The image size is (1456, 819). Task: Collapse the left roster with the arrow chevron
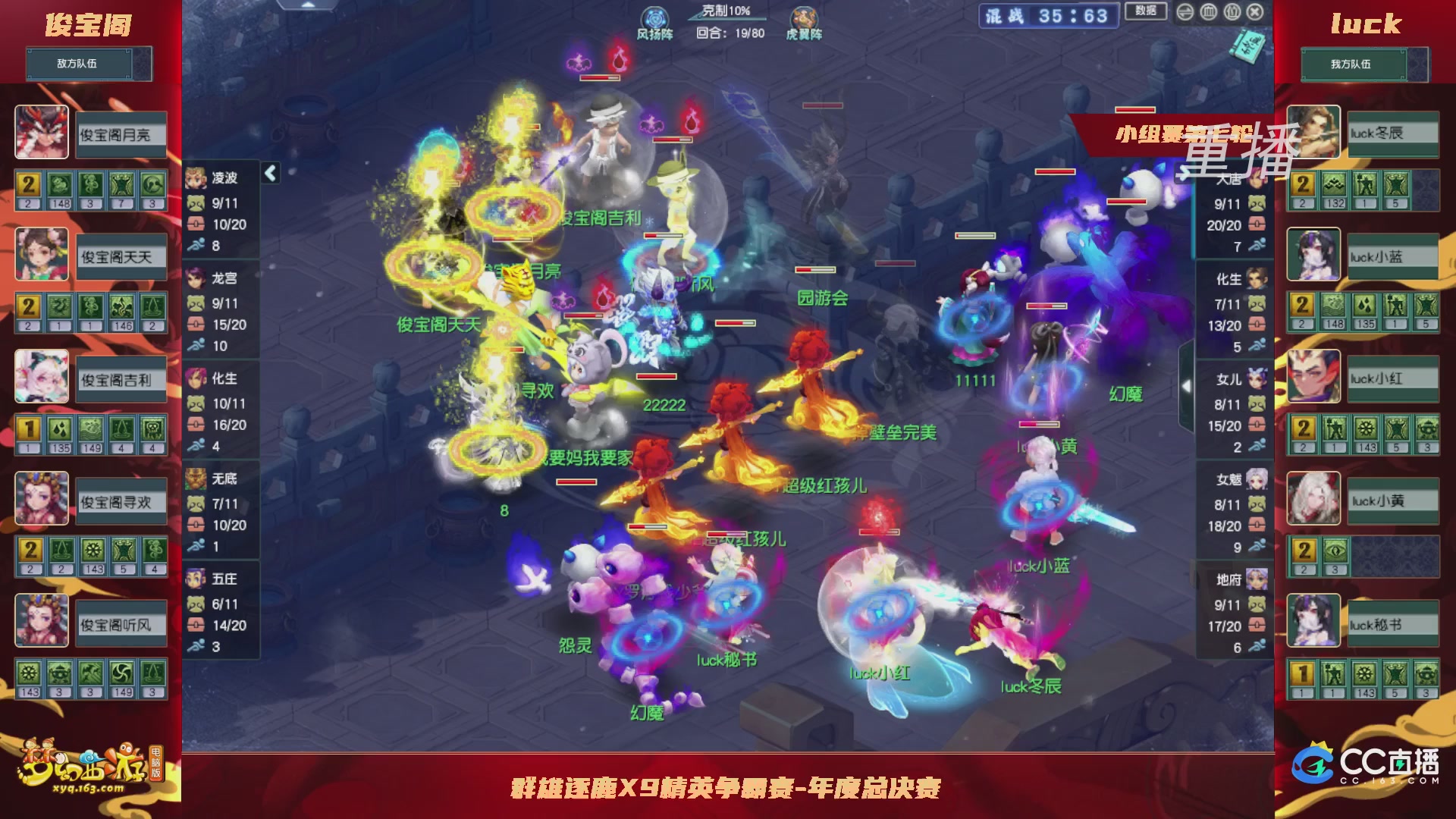[x=269, y=173]
